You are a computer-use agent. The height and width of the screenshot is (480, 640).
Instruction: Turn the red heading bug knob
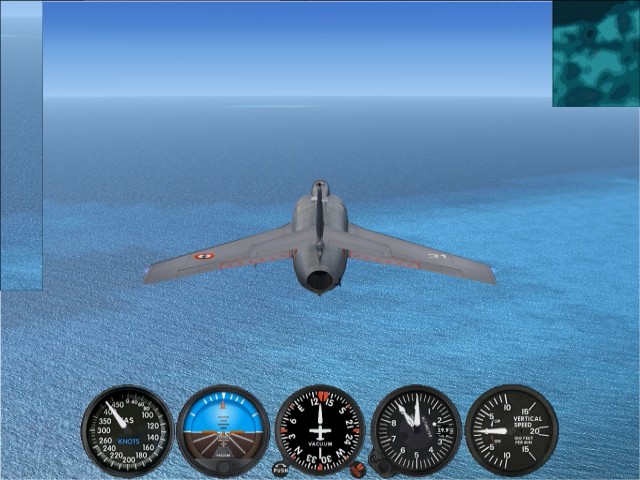click(x=358, y=468)
